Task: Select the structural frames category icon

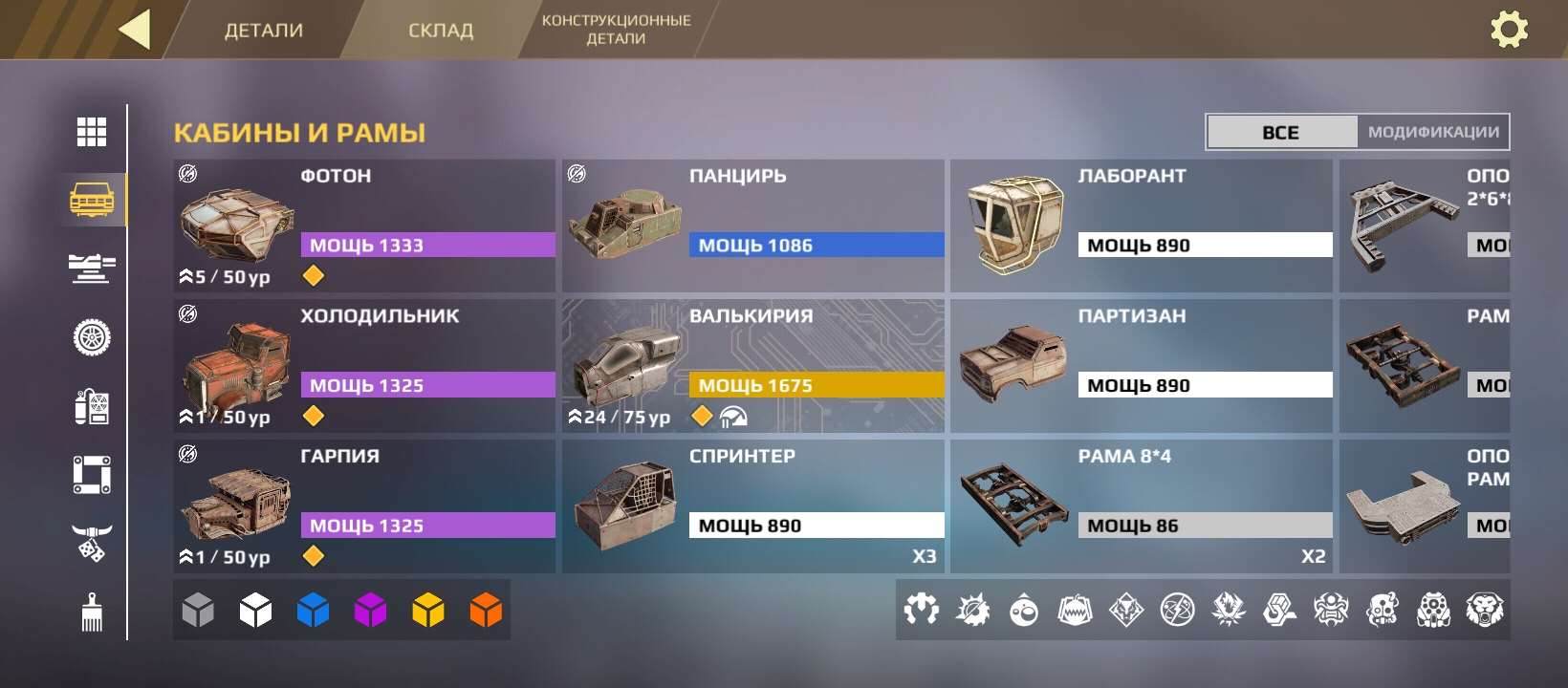Action: (91, 476)
